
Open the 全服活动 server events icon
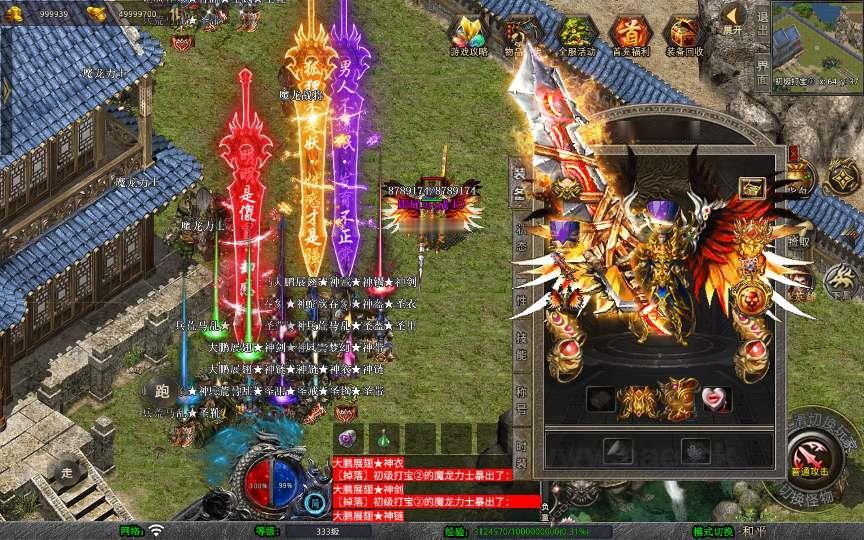[575, 35]
